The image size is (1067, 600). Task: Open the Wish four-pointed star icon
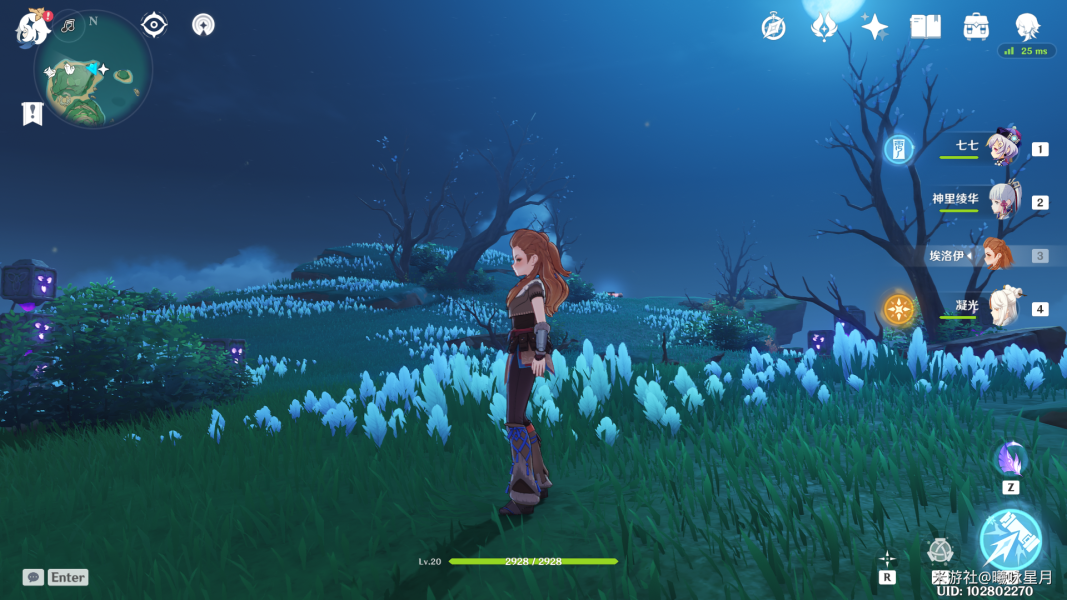(x=875, y=27)
